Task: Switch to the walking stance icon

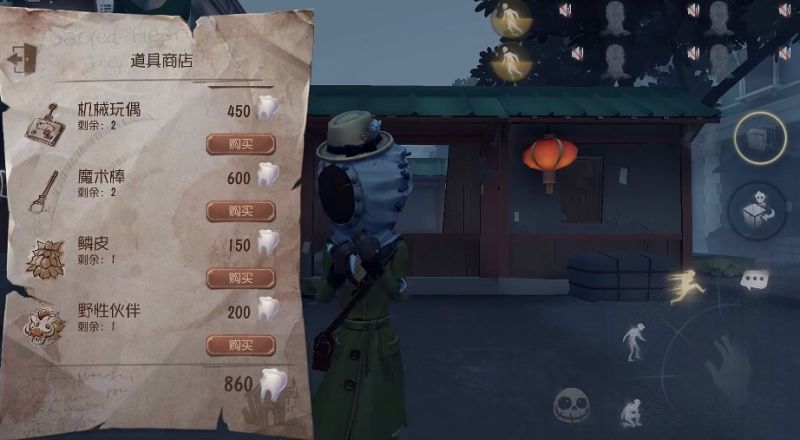Action: (634, 341)
